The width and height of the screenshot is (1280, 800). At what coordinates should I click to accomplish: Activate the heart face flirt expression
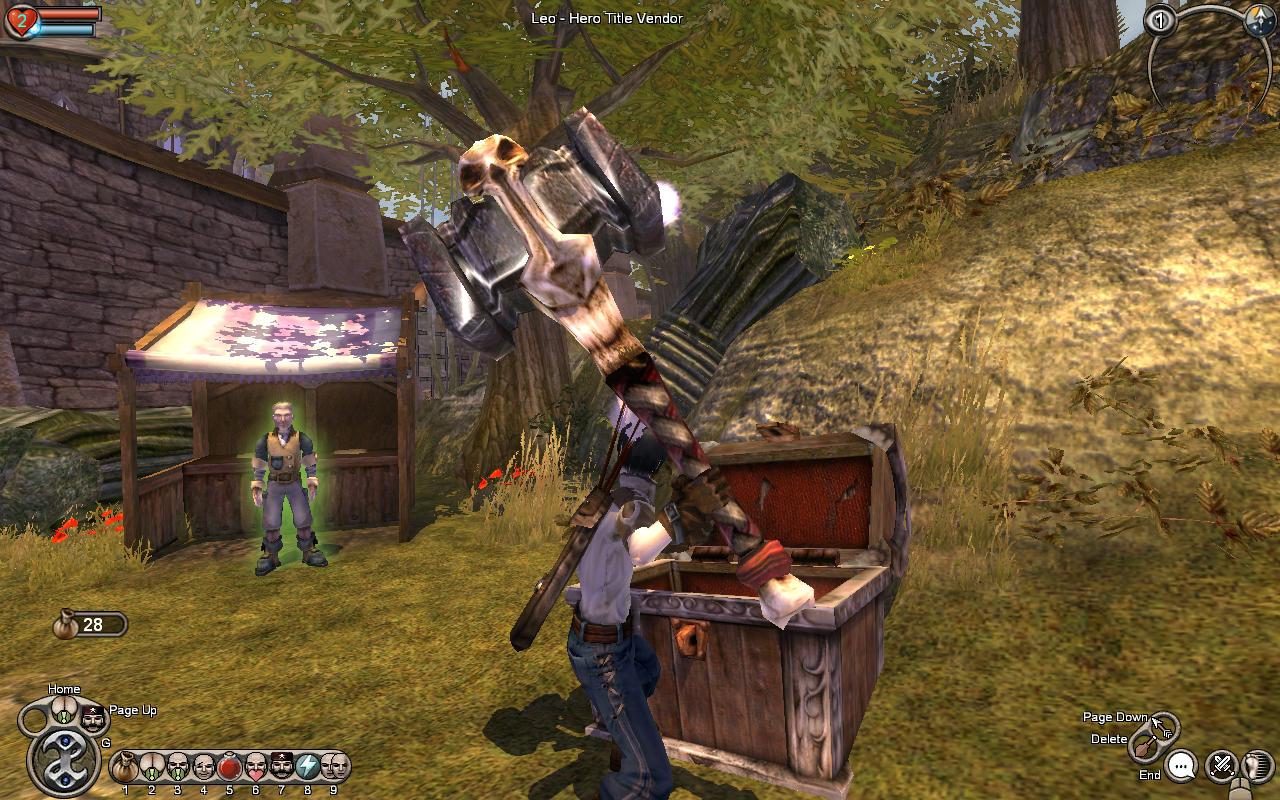coord(256,767)
